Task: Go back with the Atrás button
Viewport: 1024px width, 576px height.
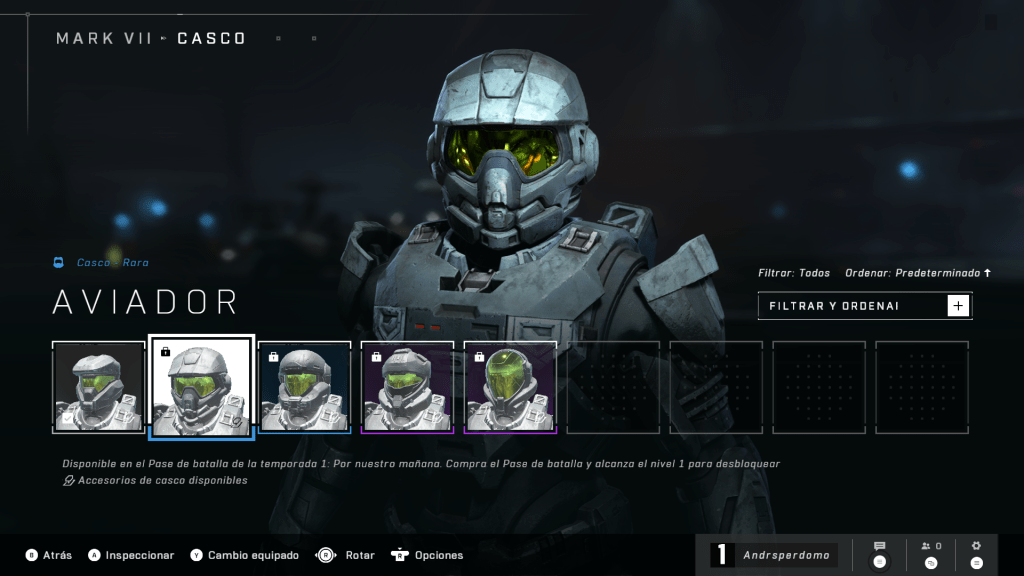Action: point(48,555)
